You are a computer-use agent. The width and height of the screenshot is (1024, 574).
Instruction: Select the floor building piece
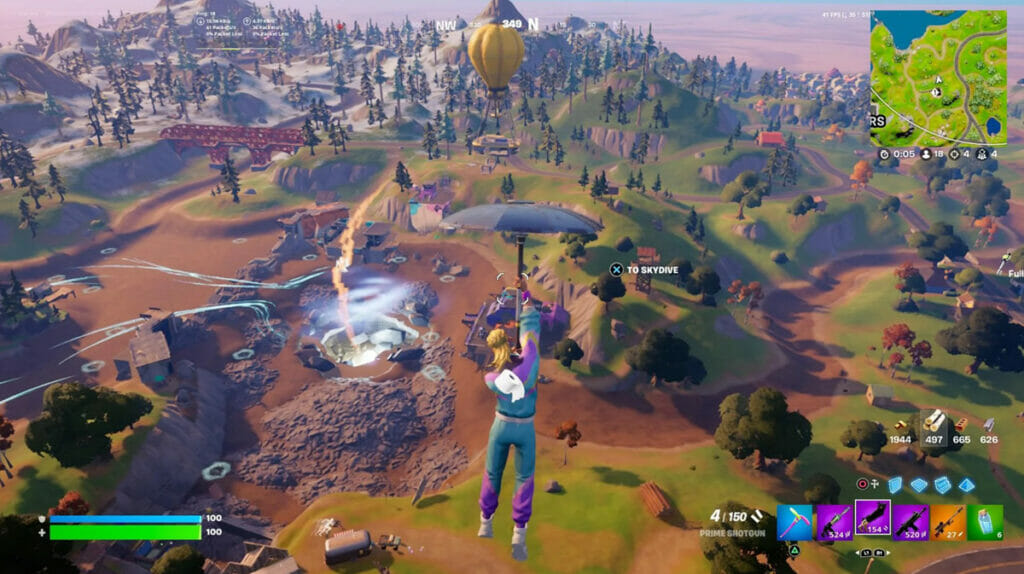(921, 485)
